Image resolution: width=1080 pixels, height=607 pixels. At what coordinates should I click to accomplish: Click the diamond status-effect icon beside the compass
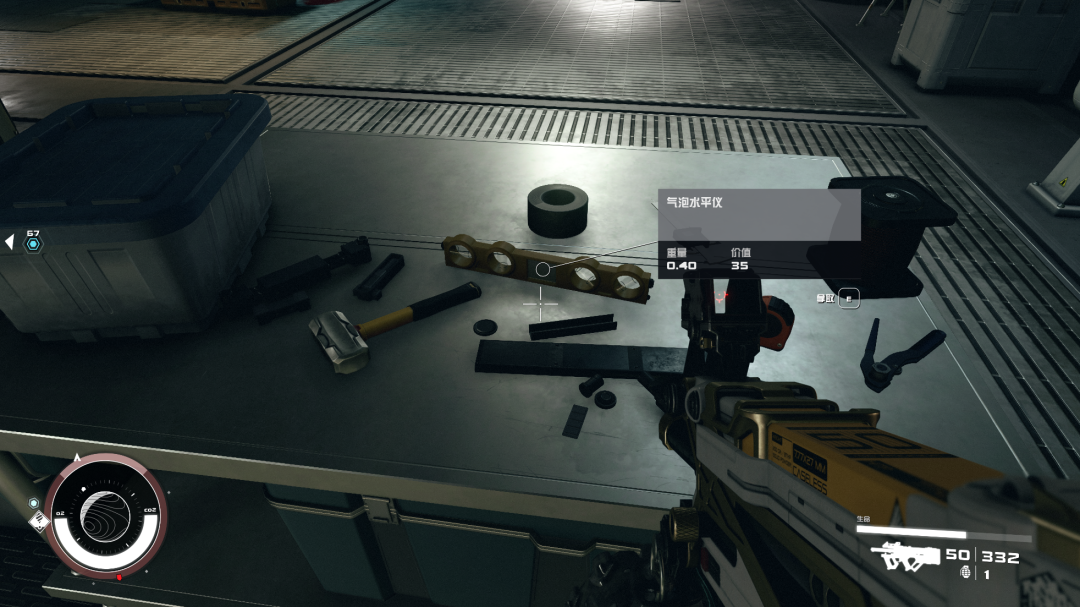(x=37, y=519)
